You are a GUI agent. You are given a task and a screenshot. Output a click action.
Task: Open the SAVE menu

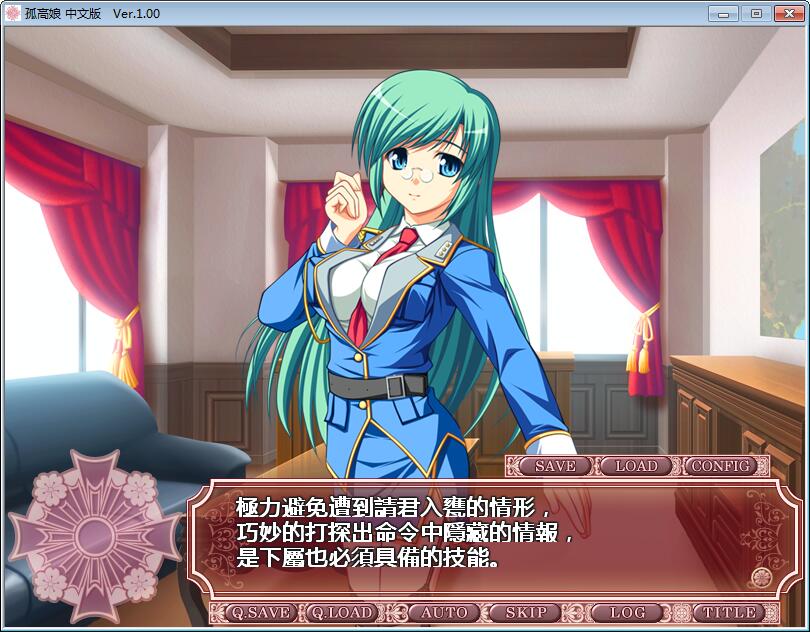555,466
